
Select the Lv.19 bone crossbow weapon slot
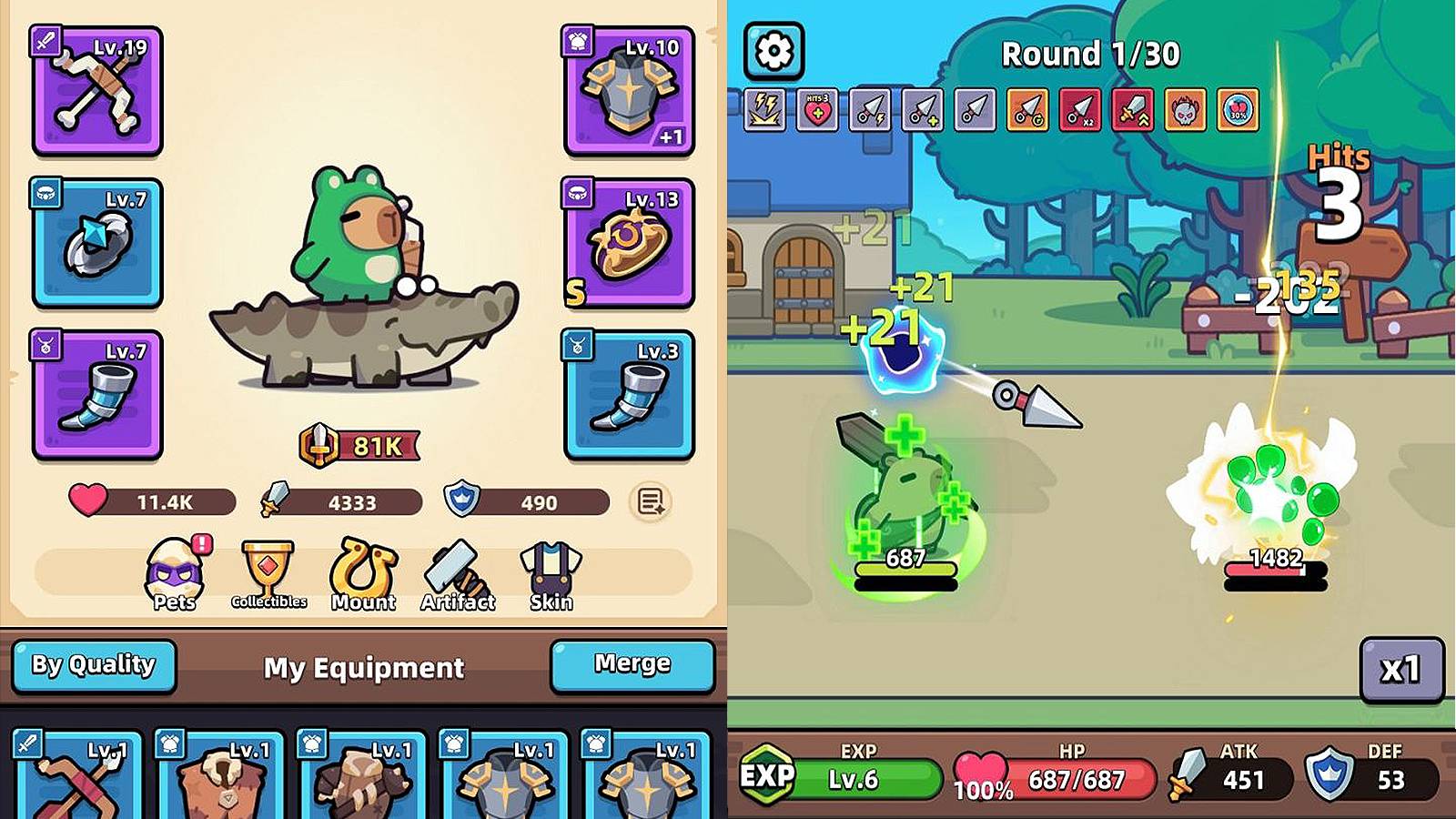(x=97, y=91)
